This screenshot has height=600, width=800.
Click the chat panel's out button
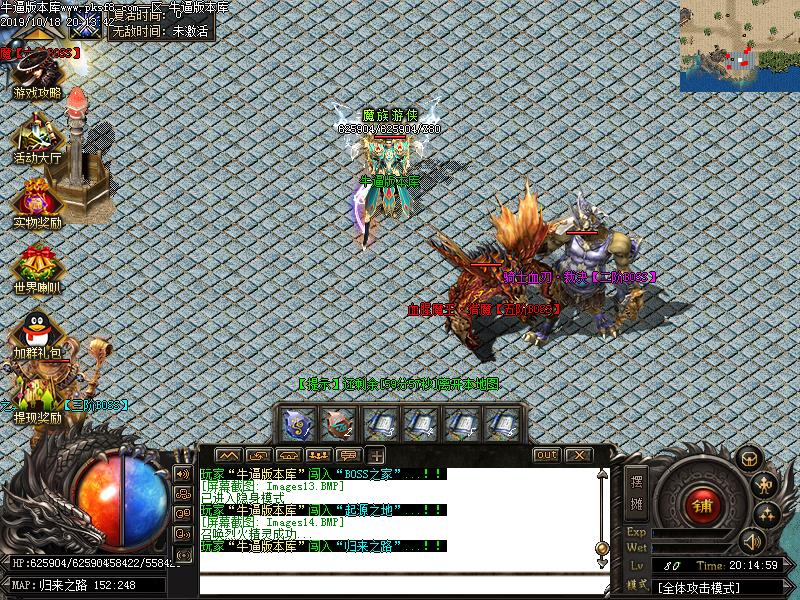tap(546, 455)
